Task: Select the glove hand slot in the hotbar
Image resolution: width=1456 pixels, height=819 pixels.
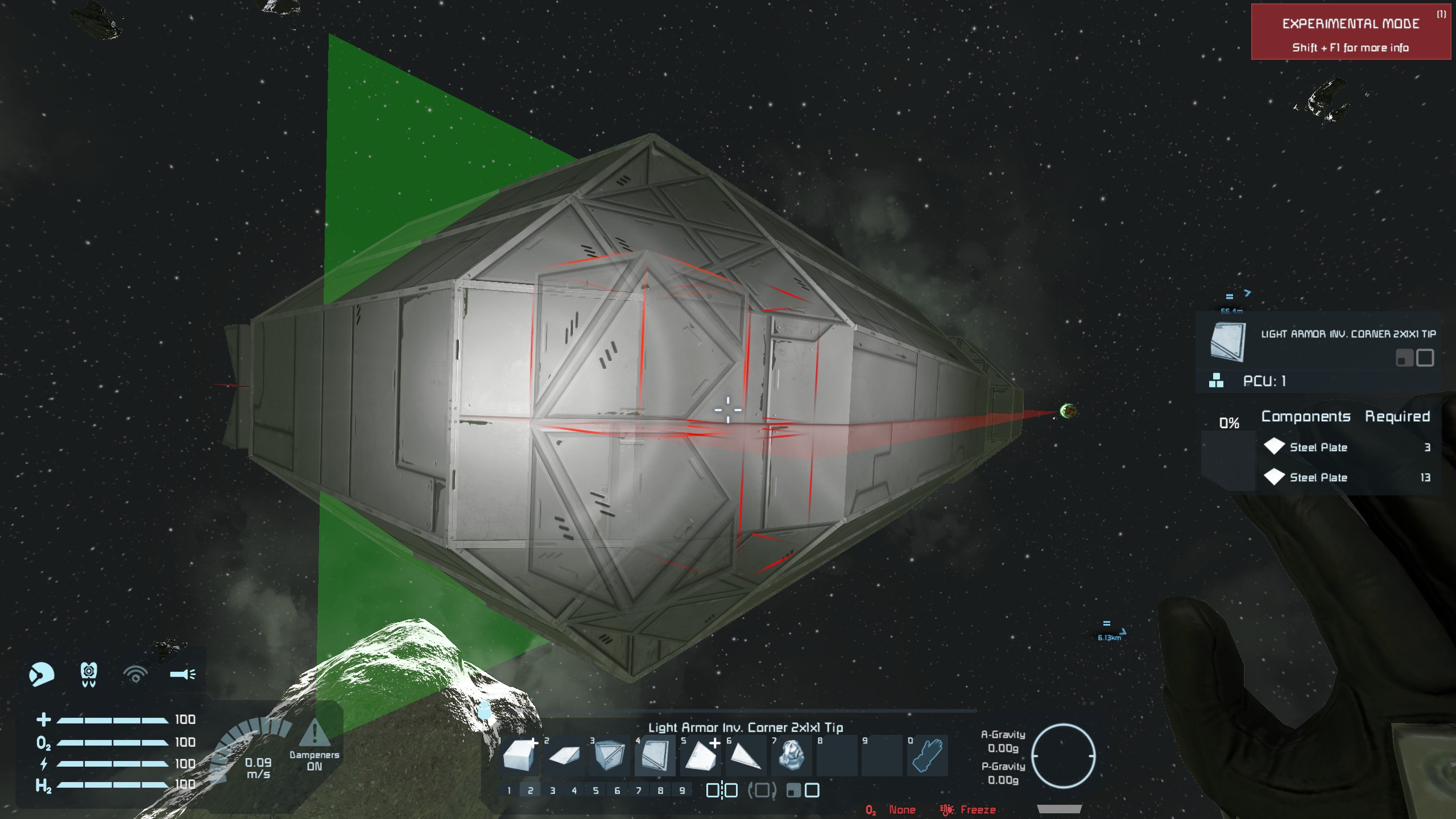Action: (928, 756)
